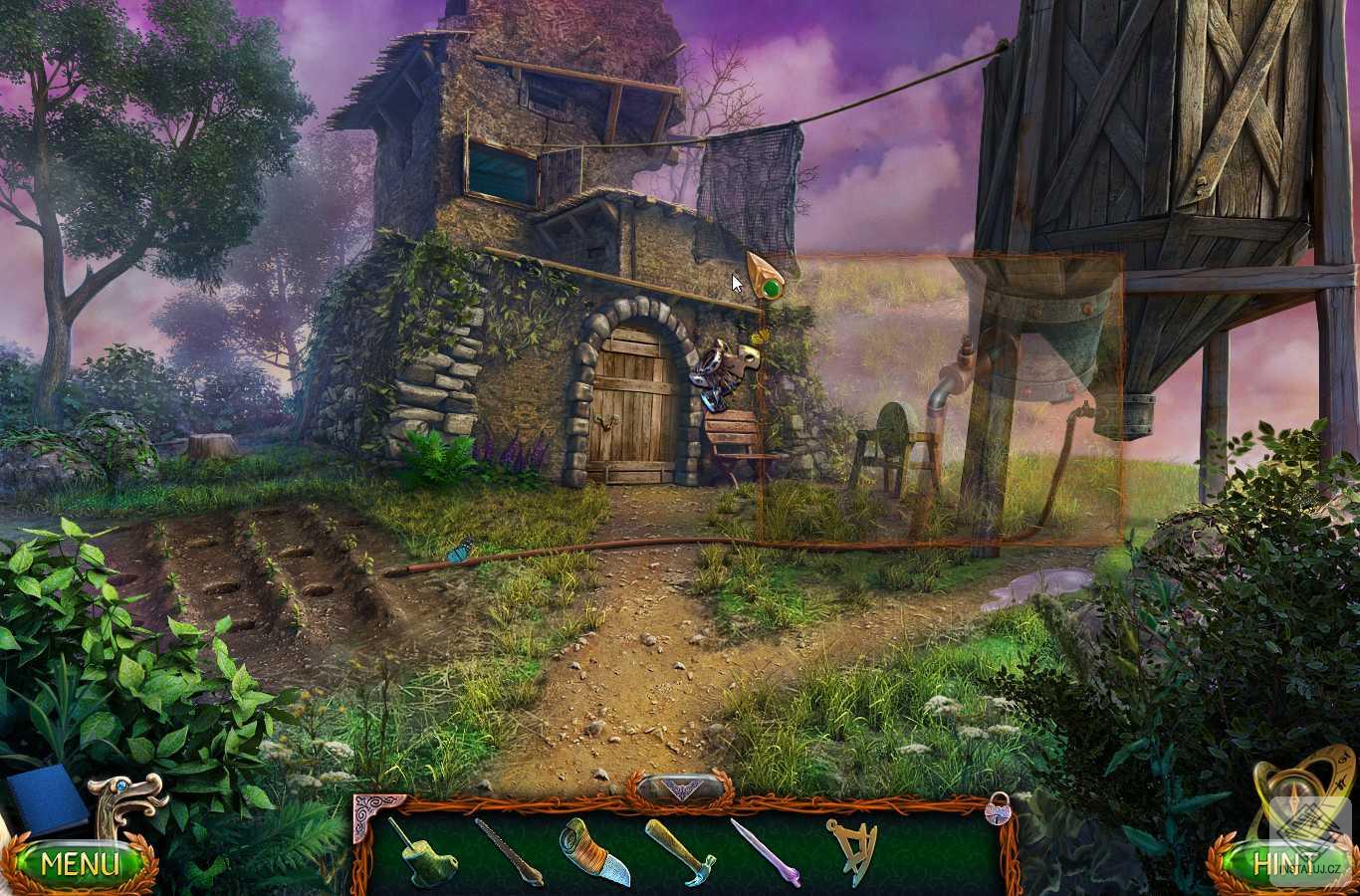Select the wrapped-handle knife item

pyautogui.click(x=593, y=852)
